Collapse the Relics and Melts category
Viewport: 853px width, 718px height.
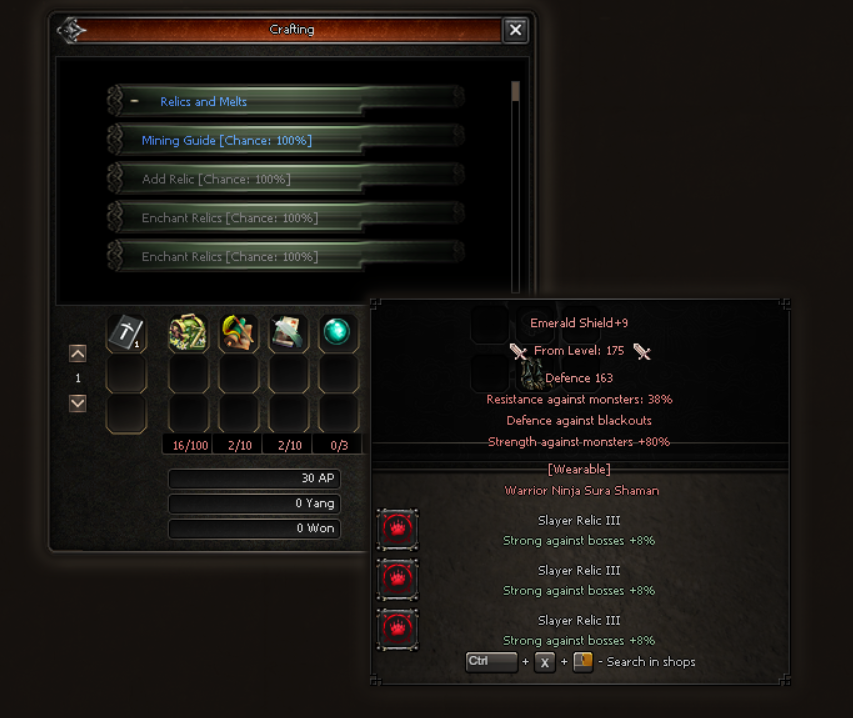(134, 101)
